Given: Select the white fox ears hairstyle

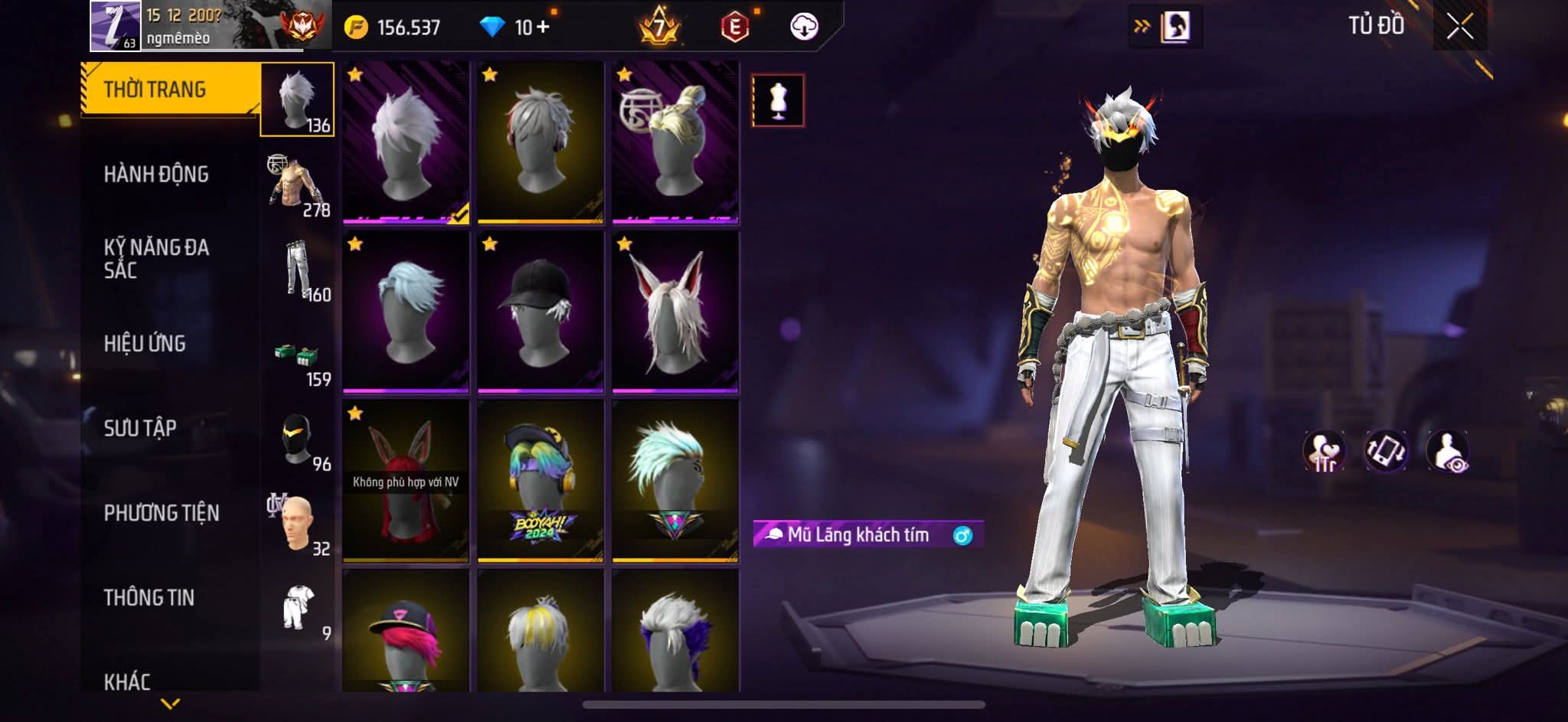Looking at the screenshot, I should click(675, 312).
